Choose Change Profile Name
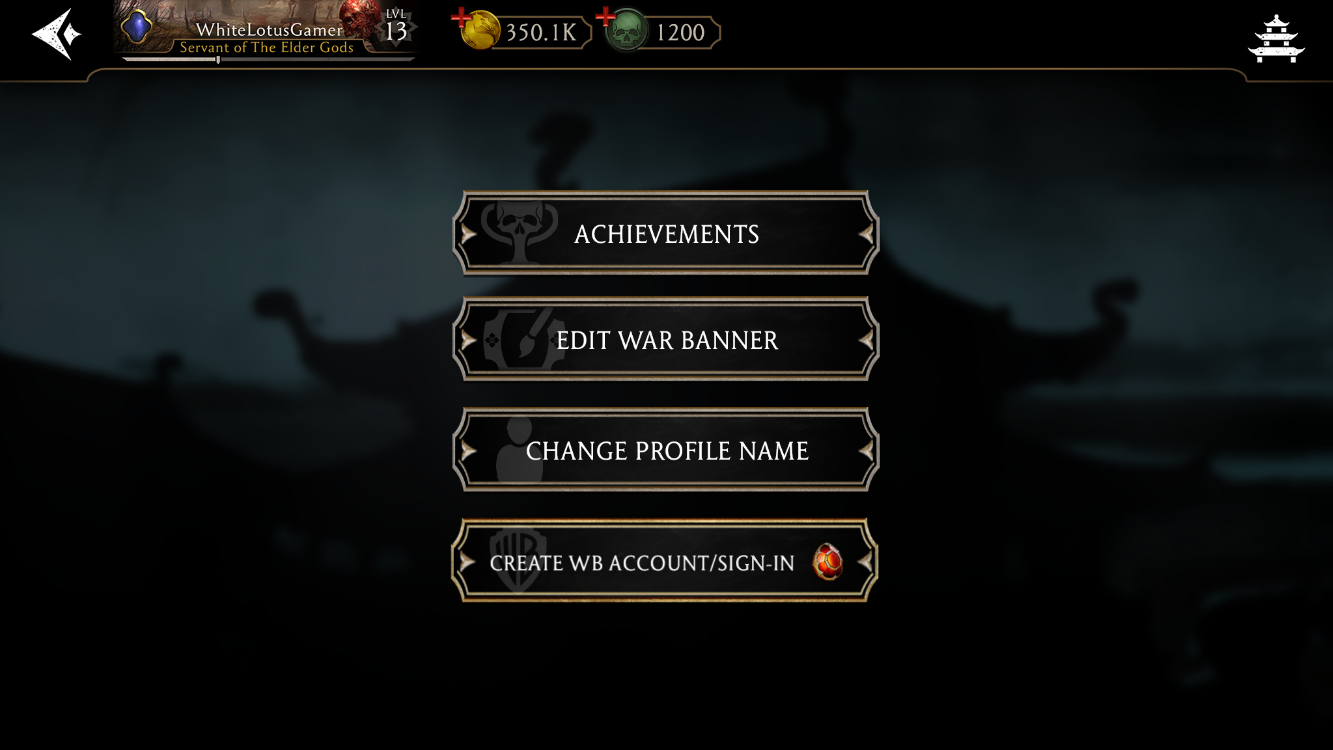 point(666,451)
